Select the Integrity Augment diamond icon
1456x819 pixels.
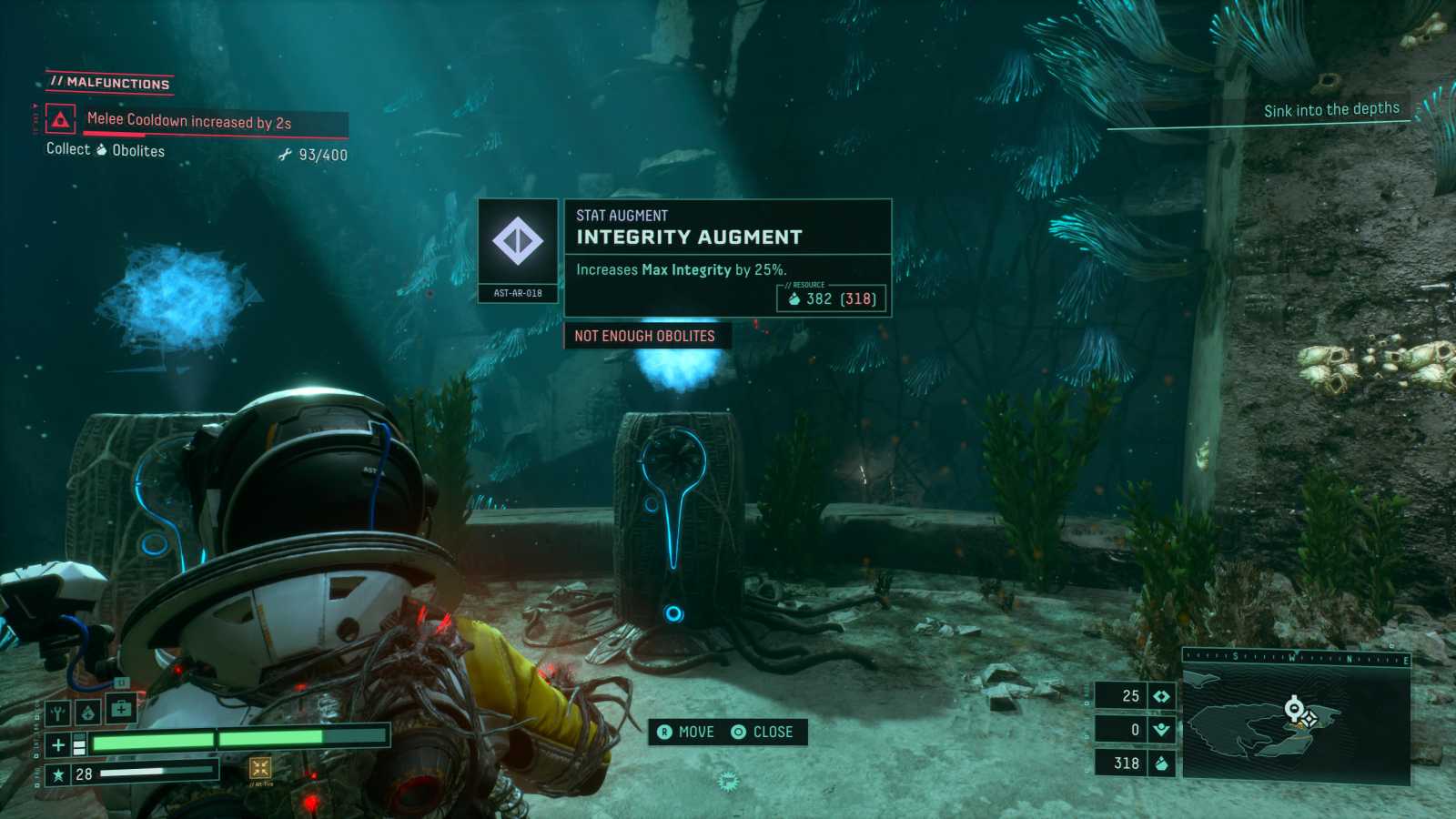coord(518,241)
